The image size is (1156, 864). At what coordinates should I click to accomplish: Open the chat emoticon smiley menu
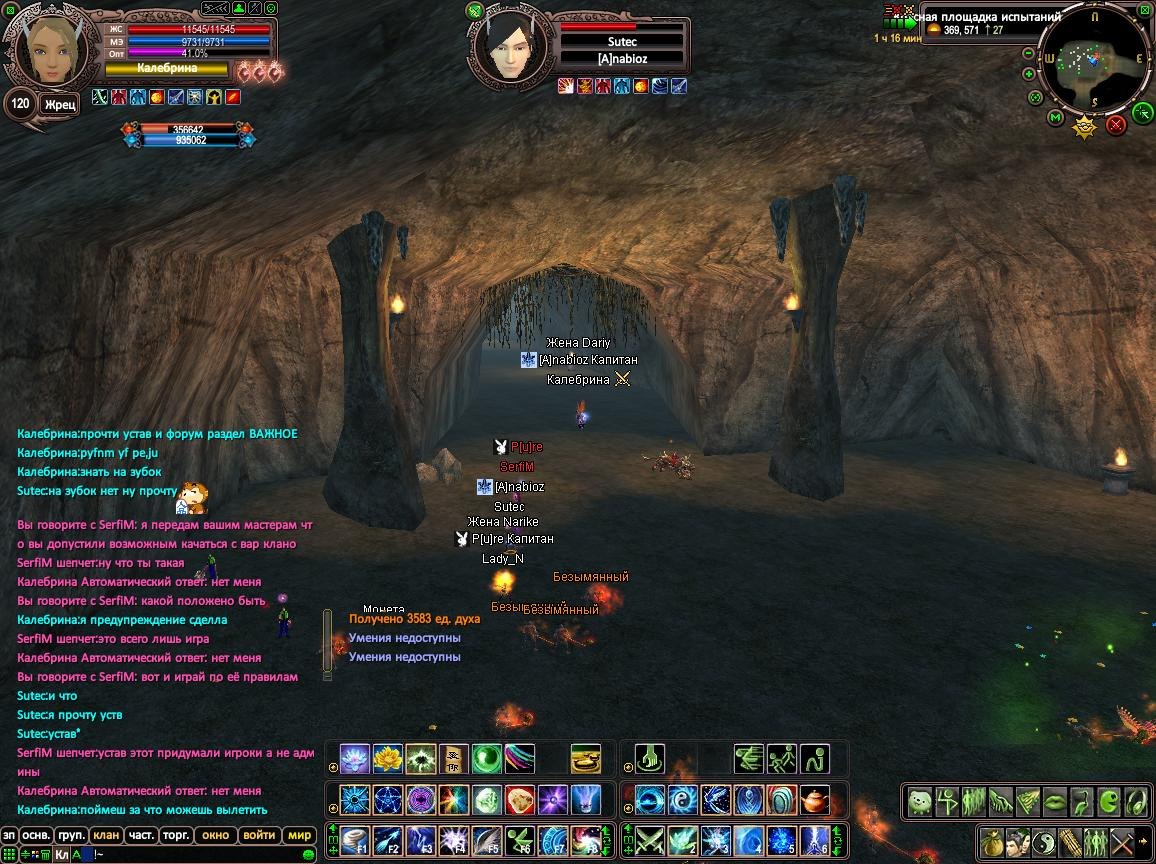click(x=308, y=854)
